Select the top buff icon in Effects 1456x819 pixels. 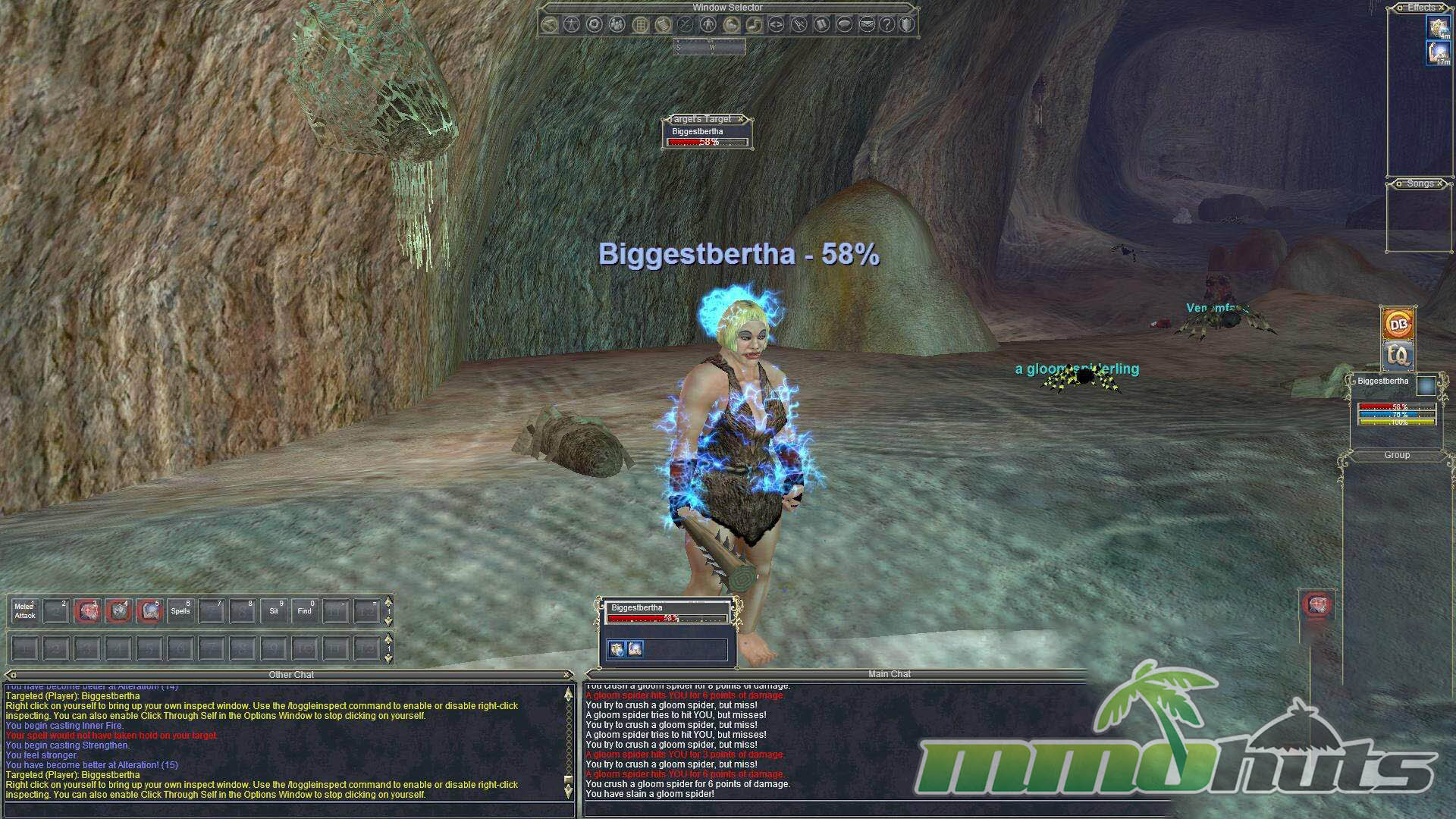click(1439, 28)
